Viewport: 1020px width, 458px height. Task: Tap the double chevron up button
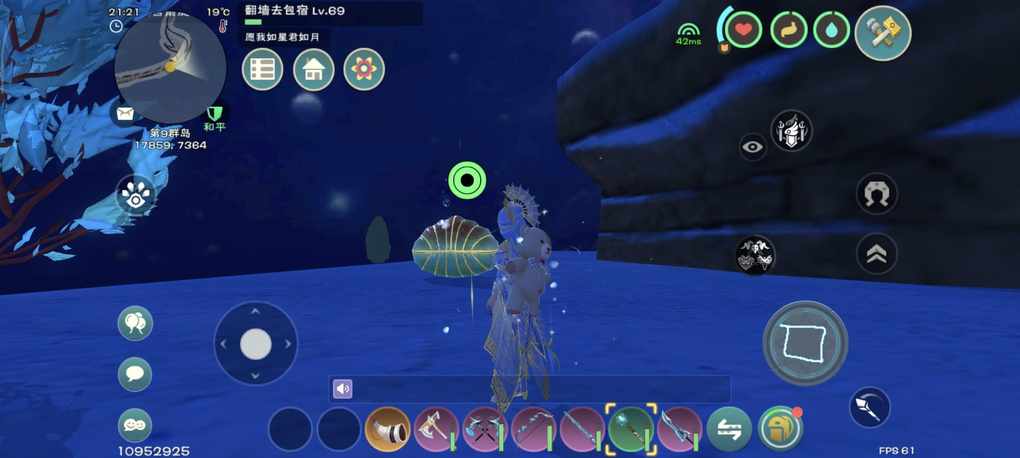[876, 255]
